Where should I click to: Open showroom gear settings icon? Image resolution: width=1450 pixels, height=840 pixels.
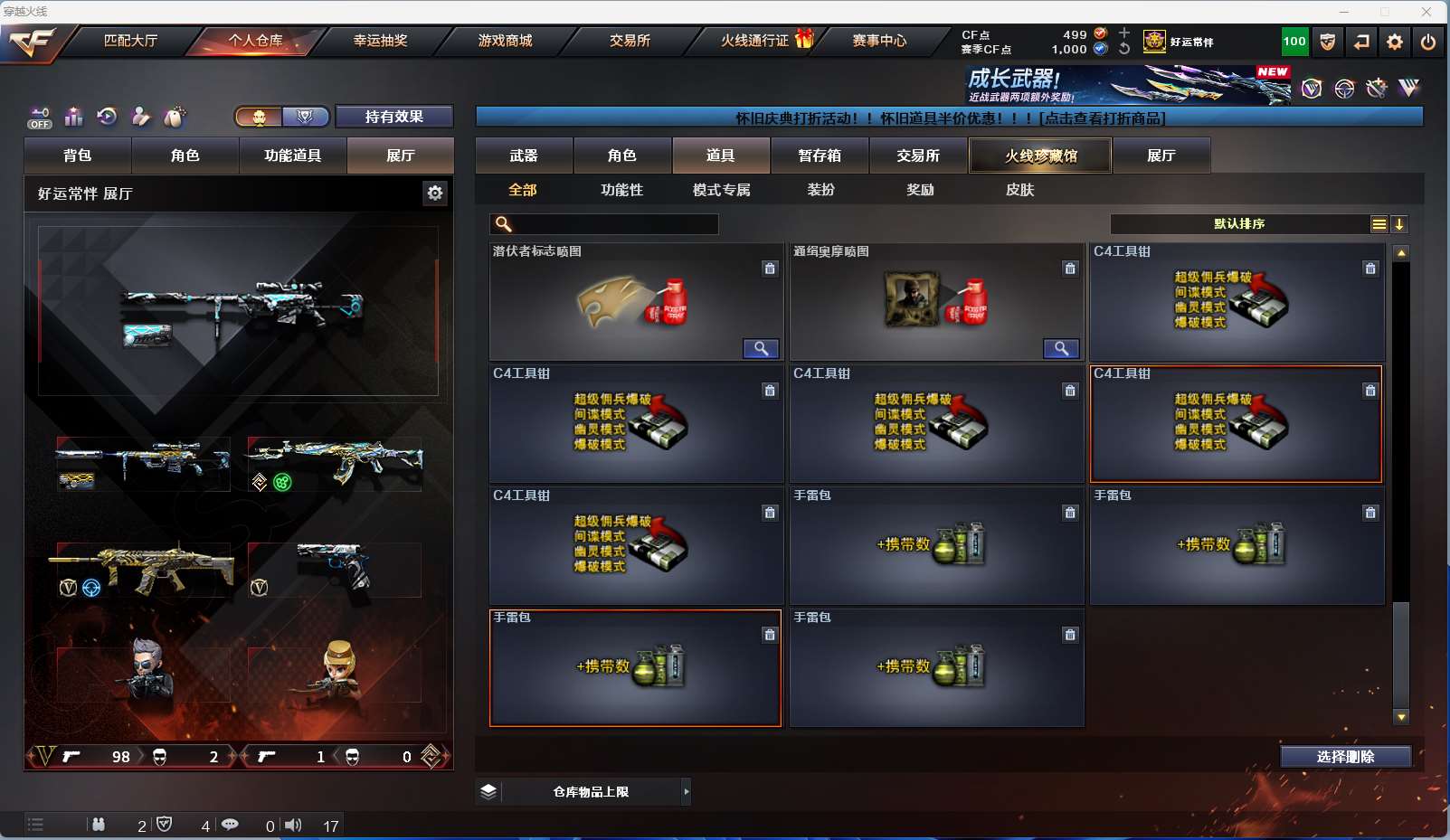coord(435,193)
